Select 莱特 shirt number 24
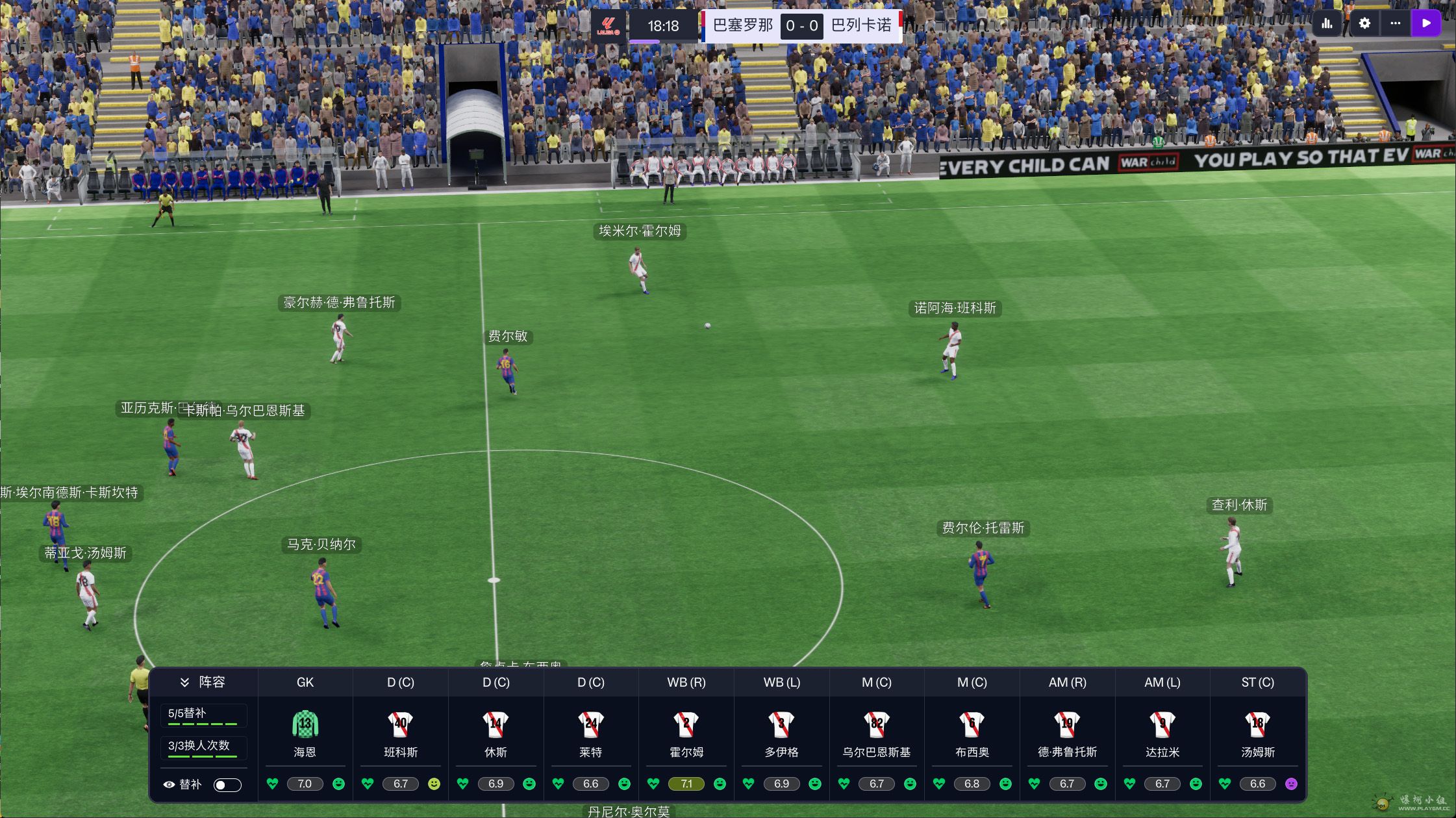The height and width of the screenshot is (818, 1456). pos(591,733)
